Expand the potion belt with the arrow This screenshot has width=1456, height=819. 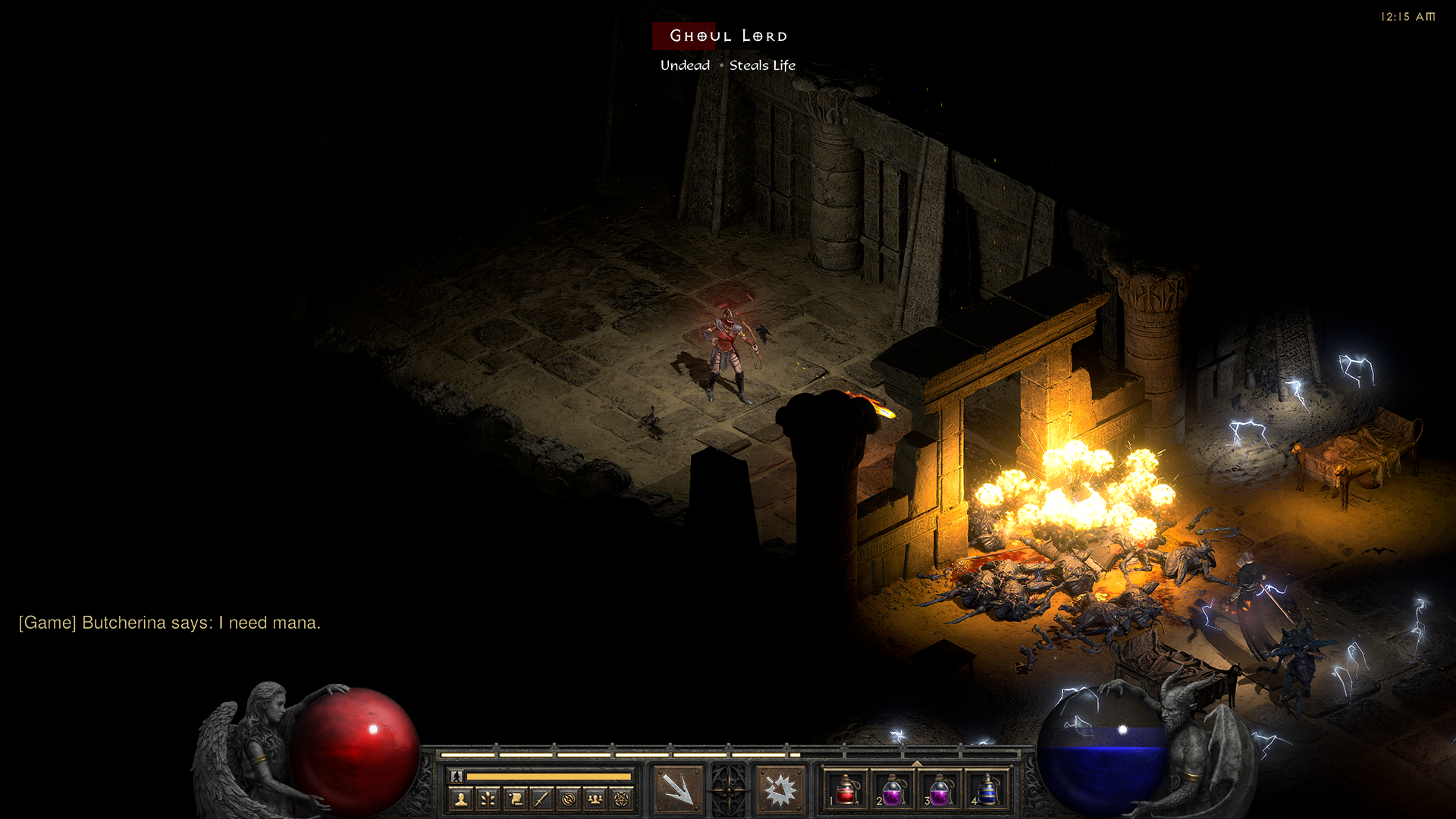coord(916,764)
